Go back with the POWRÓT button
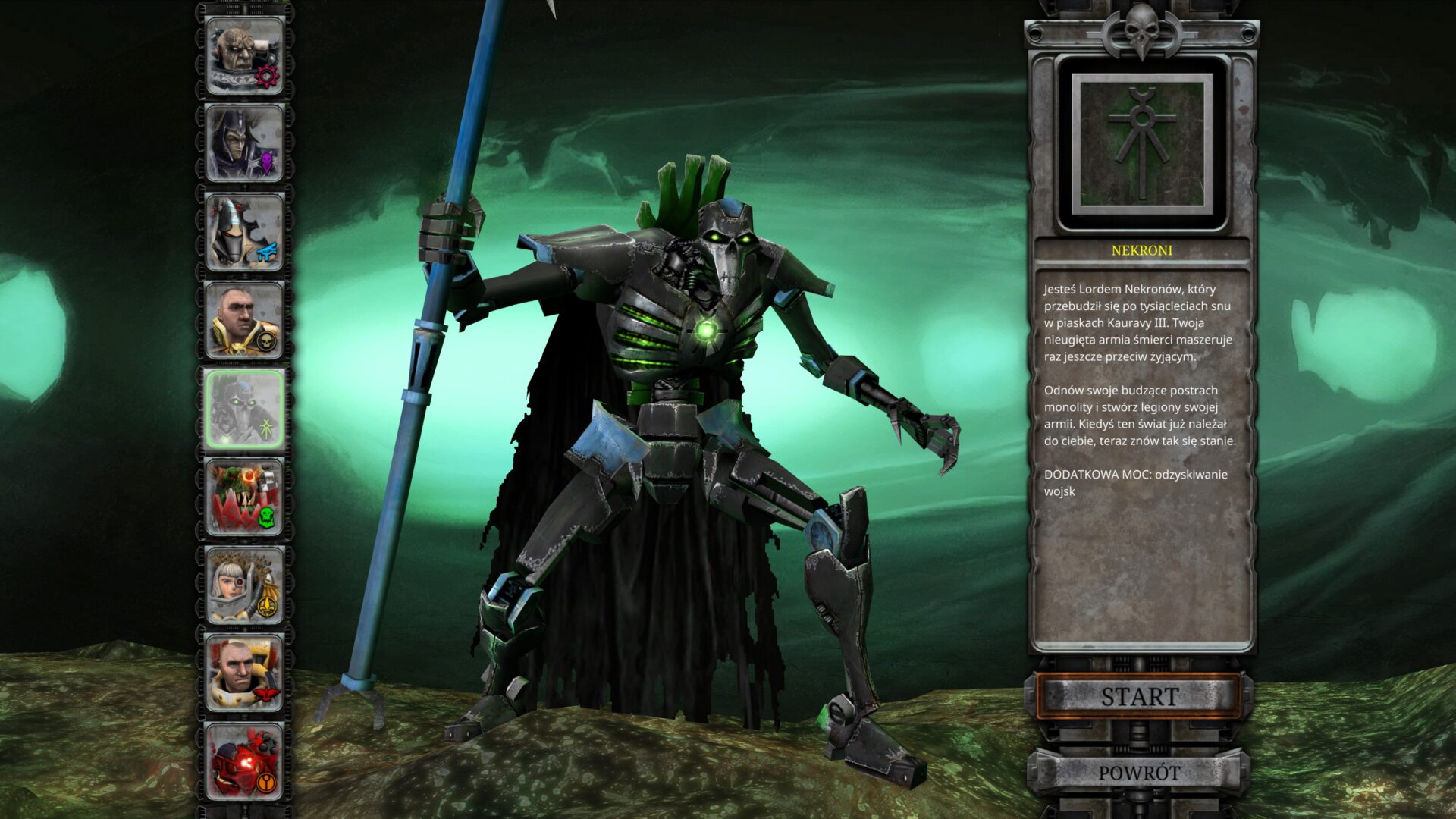Viewport: 1456px width, 819px height. pos(1139,773)
